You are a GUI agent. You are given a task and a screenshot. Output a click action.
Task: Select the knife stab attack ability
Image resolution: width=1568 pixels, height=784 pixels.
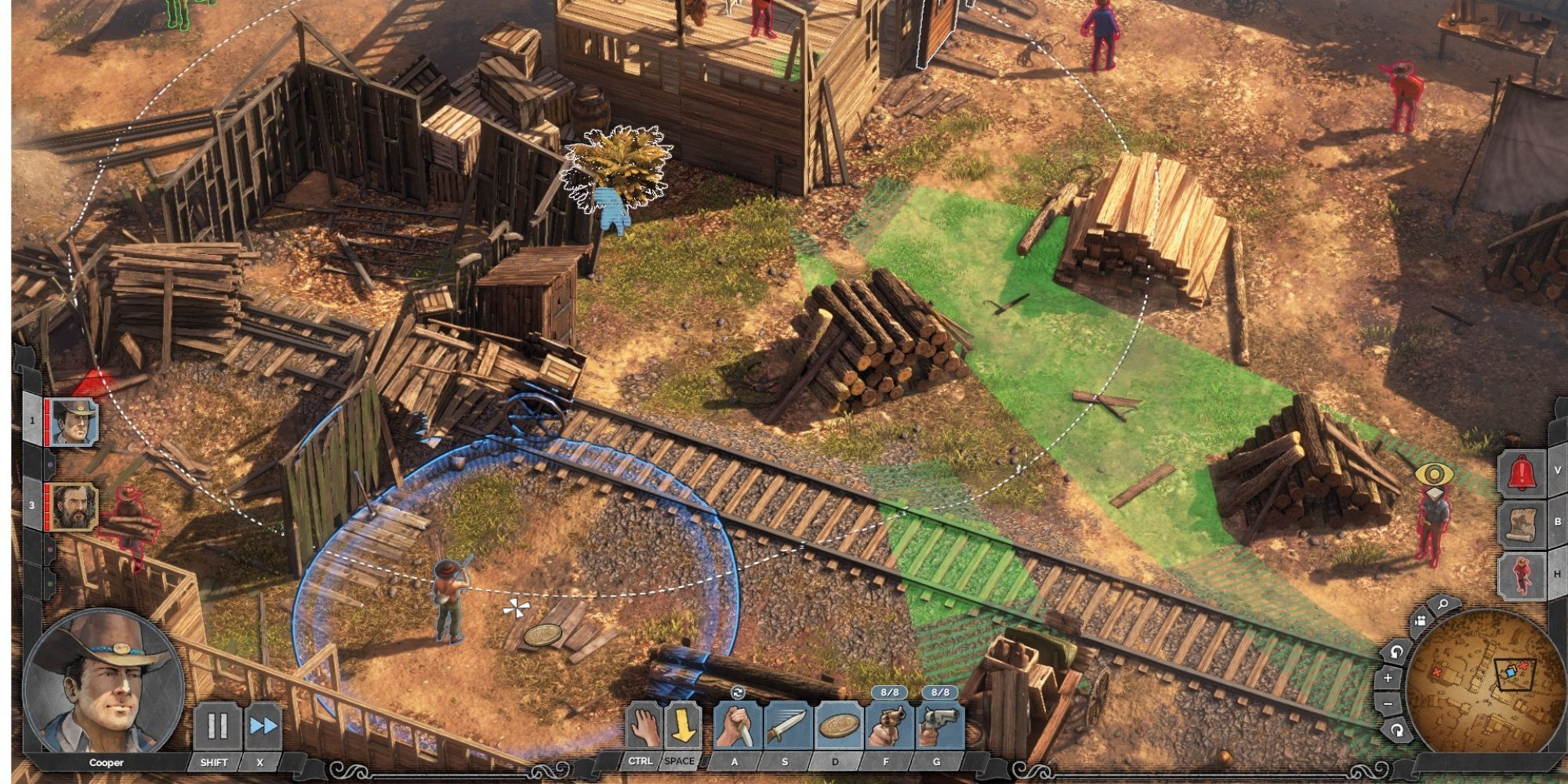pyautogui.click(x=737, y=726)
